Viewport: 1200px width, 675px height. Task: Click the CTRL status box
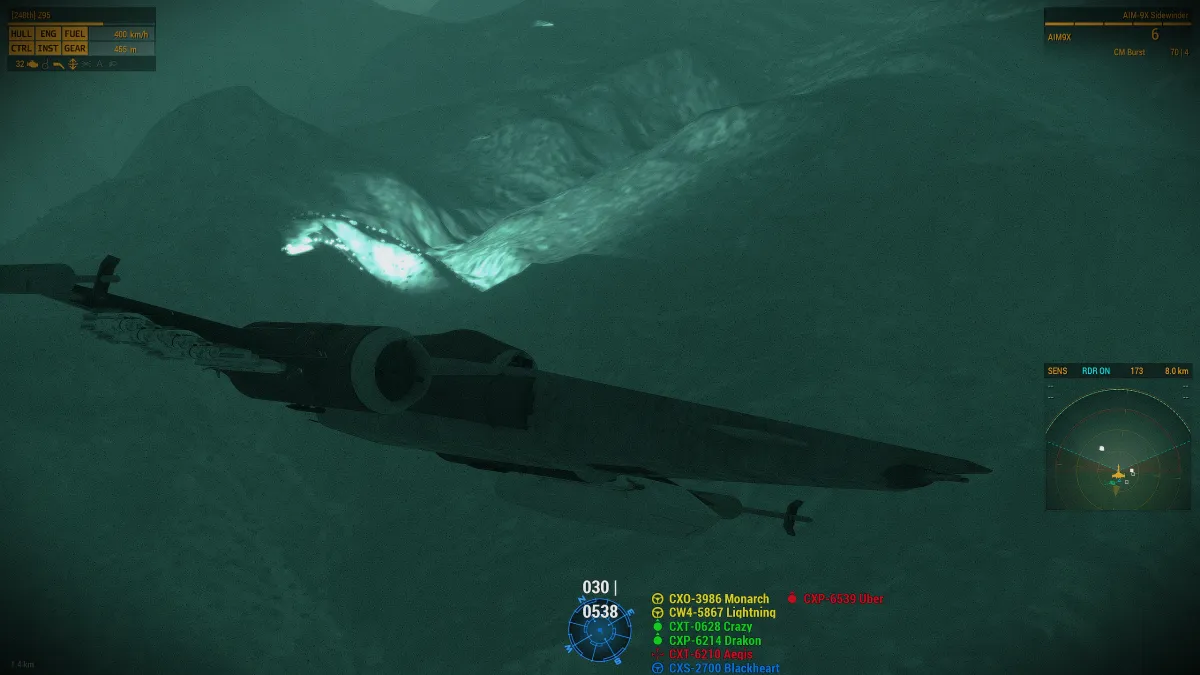(22, 48)
